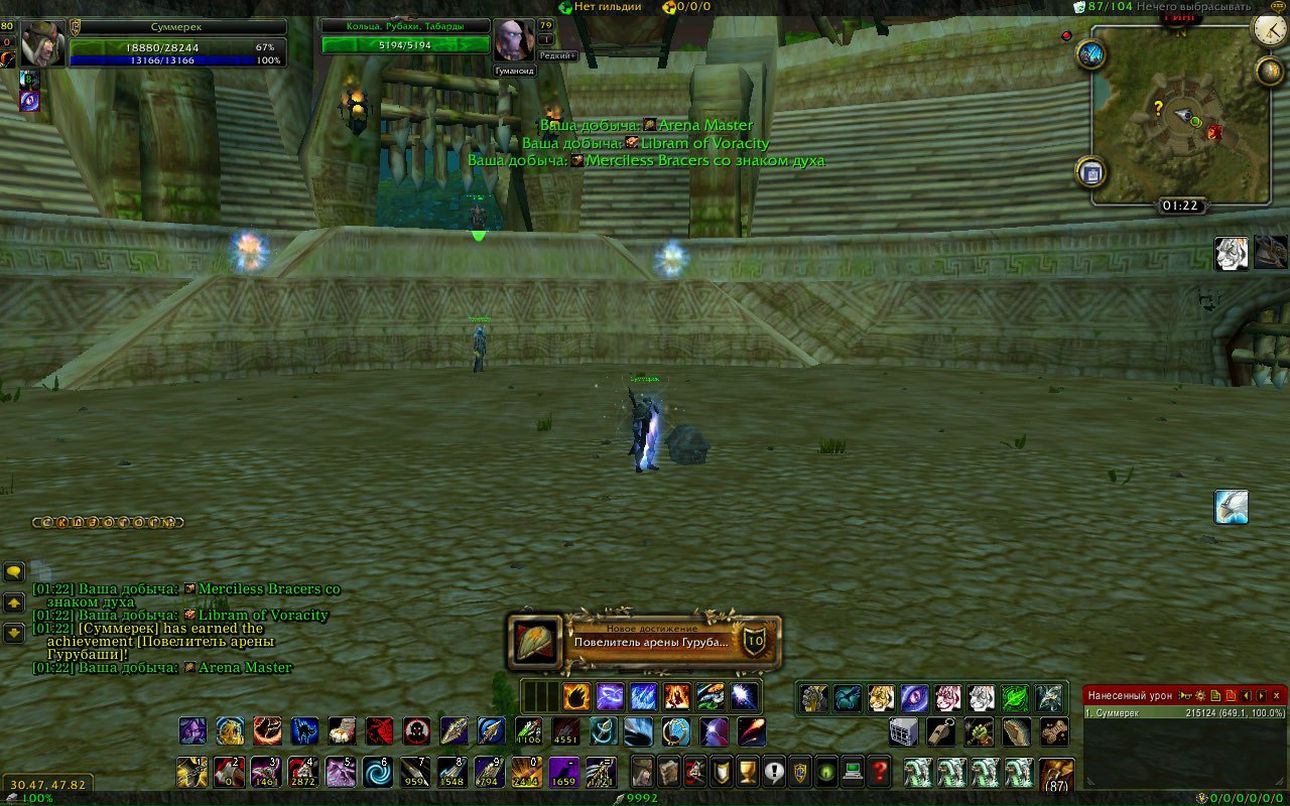Image resolution: width=1290 pixels, height=806 pixels.
Task: Use the hotbar ability showing count 2872
Action: coord(302,772)
